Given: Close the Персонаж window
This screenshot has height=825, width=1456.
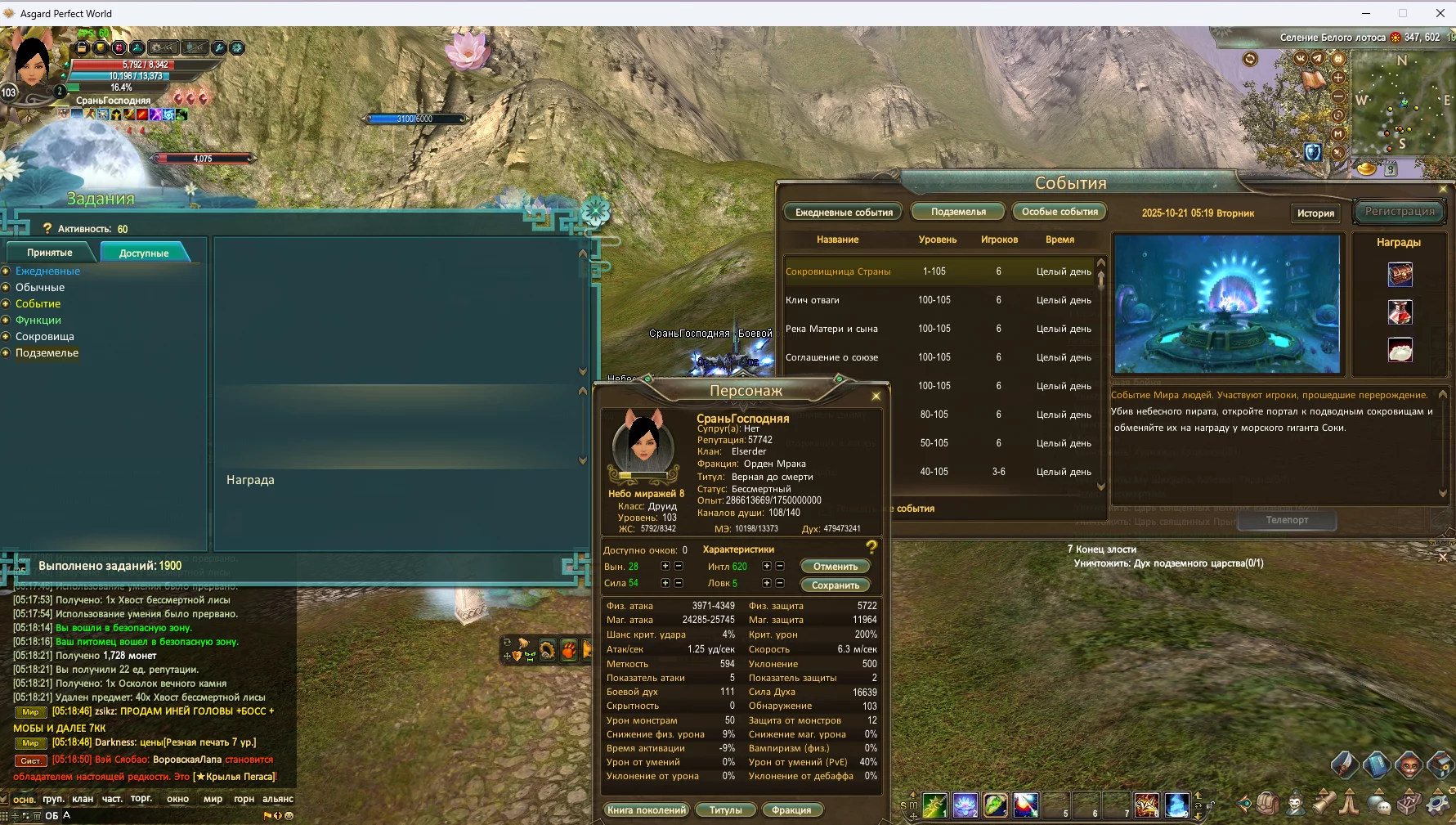Looking at the screenshot, I should coord(876,396).
